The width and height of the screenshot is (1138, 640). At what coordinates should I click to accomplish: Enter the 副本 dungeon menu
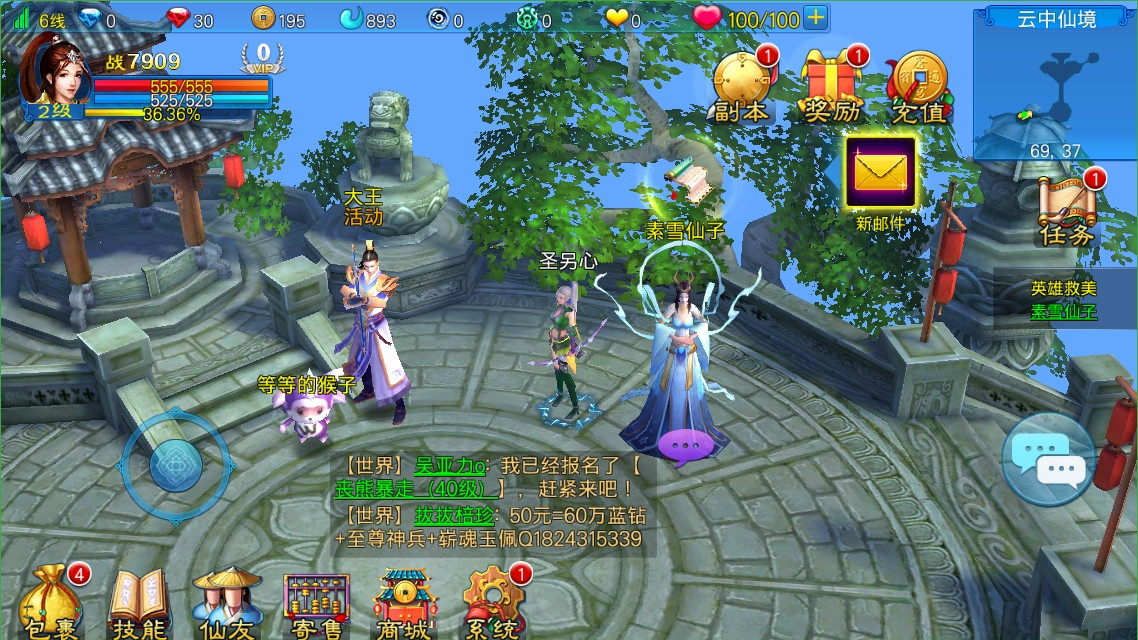coord(742,87)
